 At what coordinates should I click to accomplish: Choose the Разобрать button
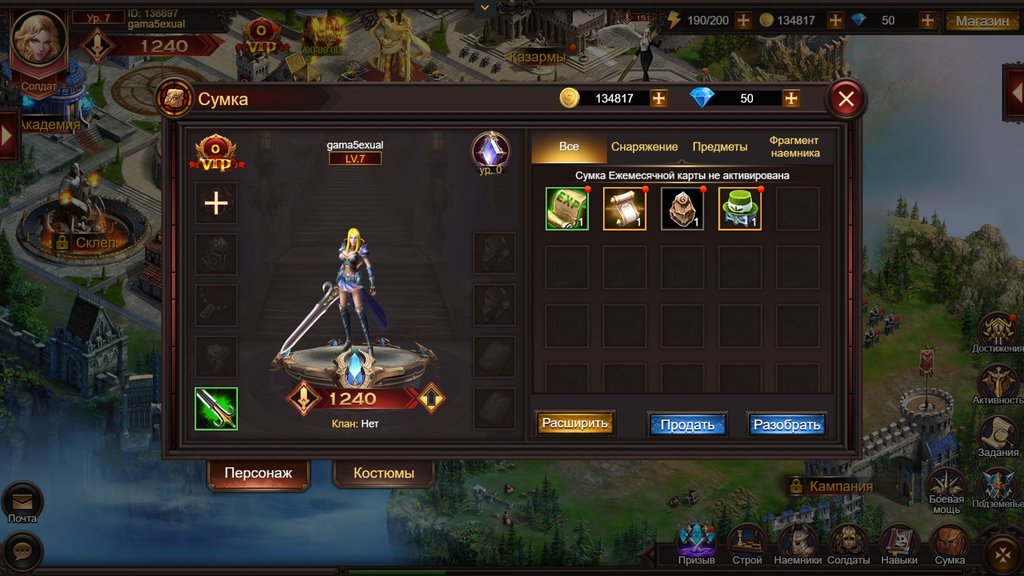tap(787, 424)
